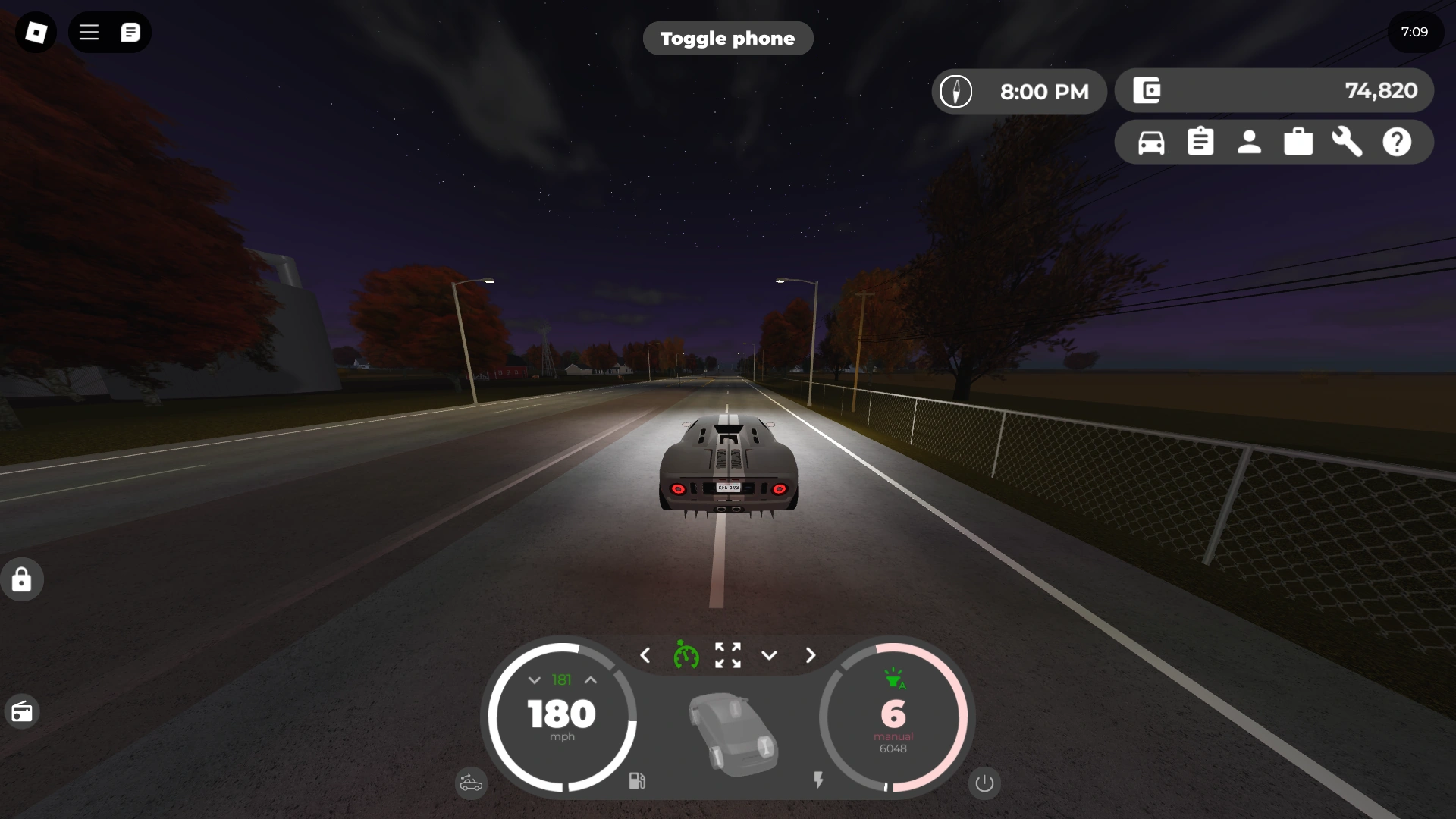Click the fuel pump indicator
1456x819 pixels.
(x=637, y=782)
